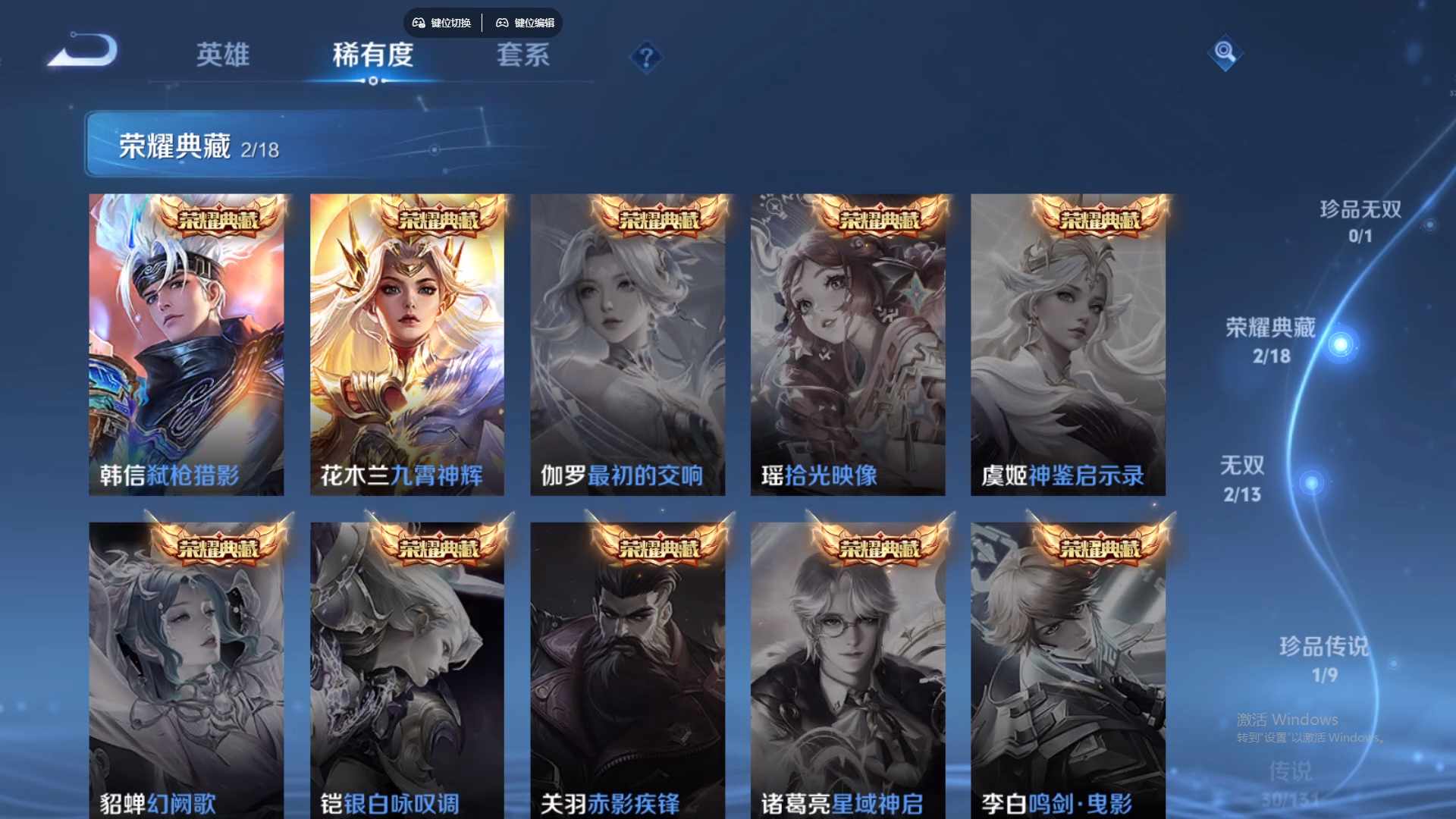Switch to the 英雄 tab
The image size is (1456, 819).
(x=222, y=55)
